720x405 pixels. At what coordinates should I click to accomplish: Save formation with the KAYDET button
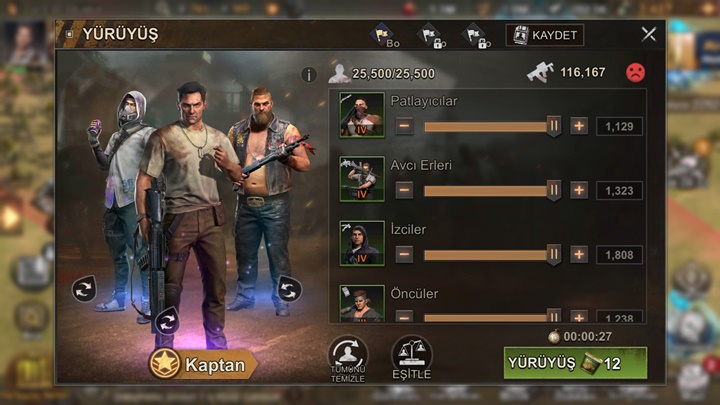pos(545,35)
